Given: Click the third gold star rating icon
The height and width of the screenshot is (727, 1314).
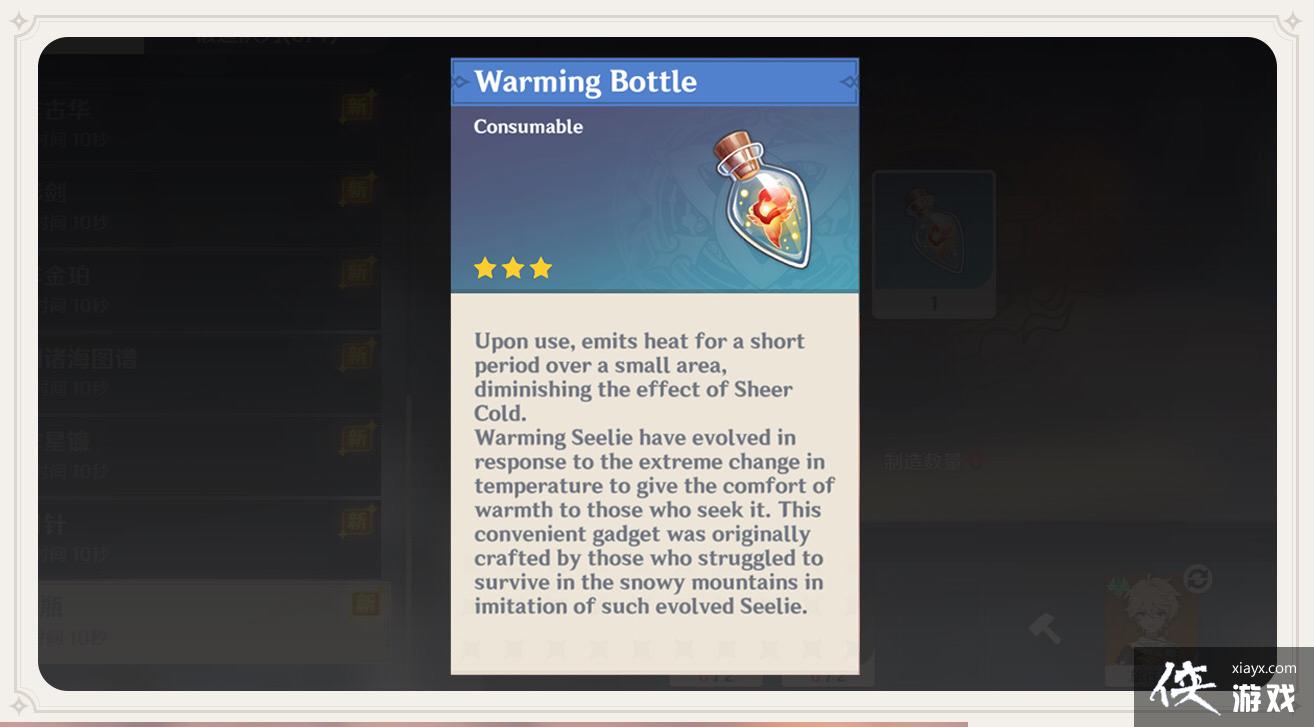Looking at the screenshot, I should (x=541, y=267).
